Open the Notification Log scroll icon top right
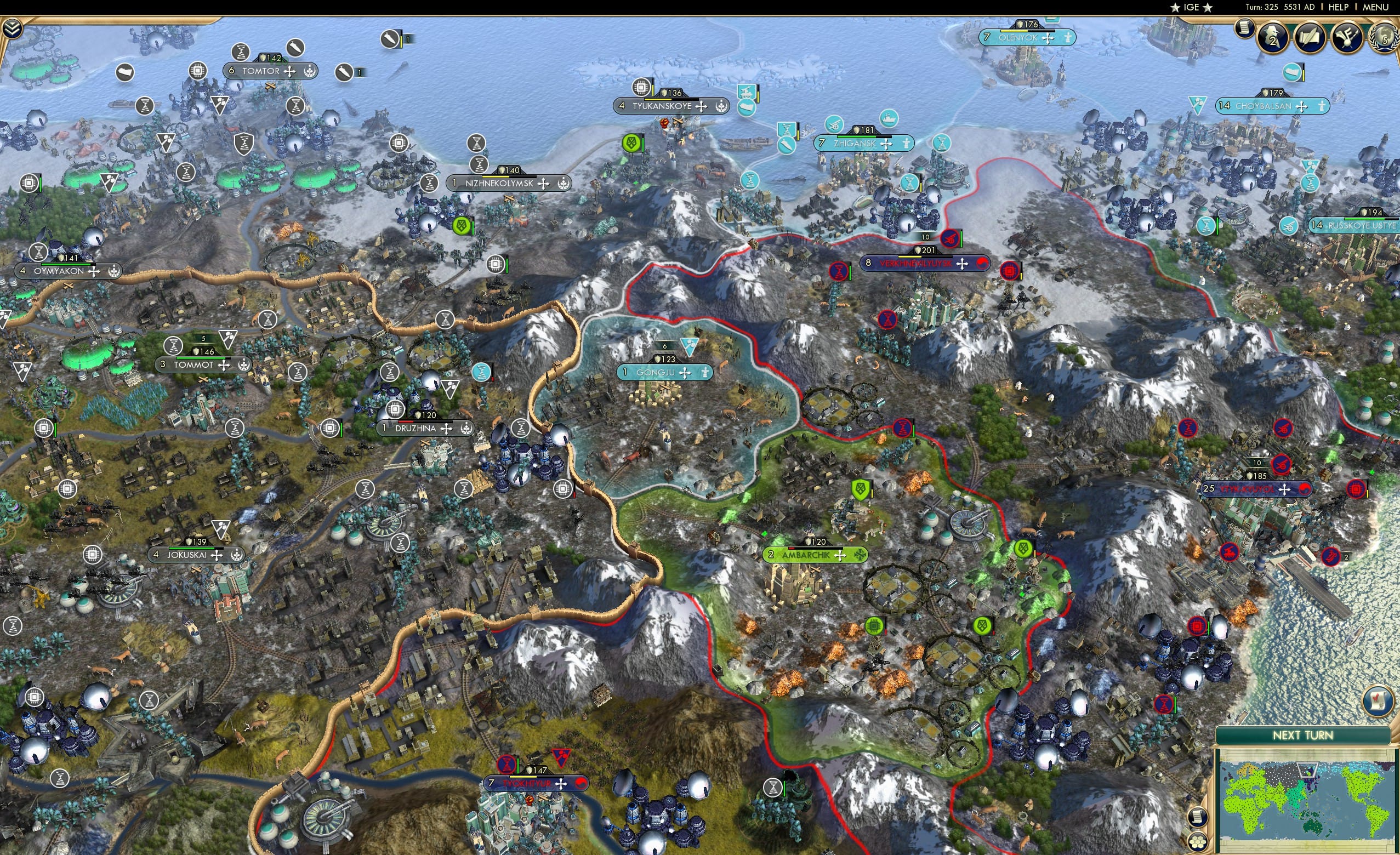 coord(1245,31)
